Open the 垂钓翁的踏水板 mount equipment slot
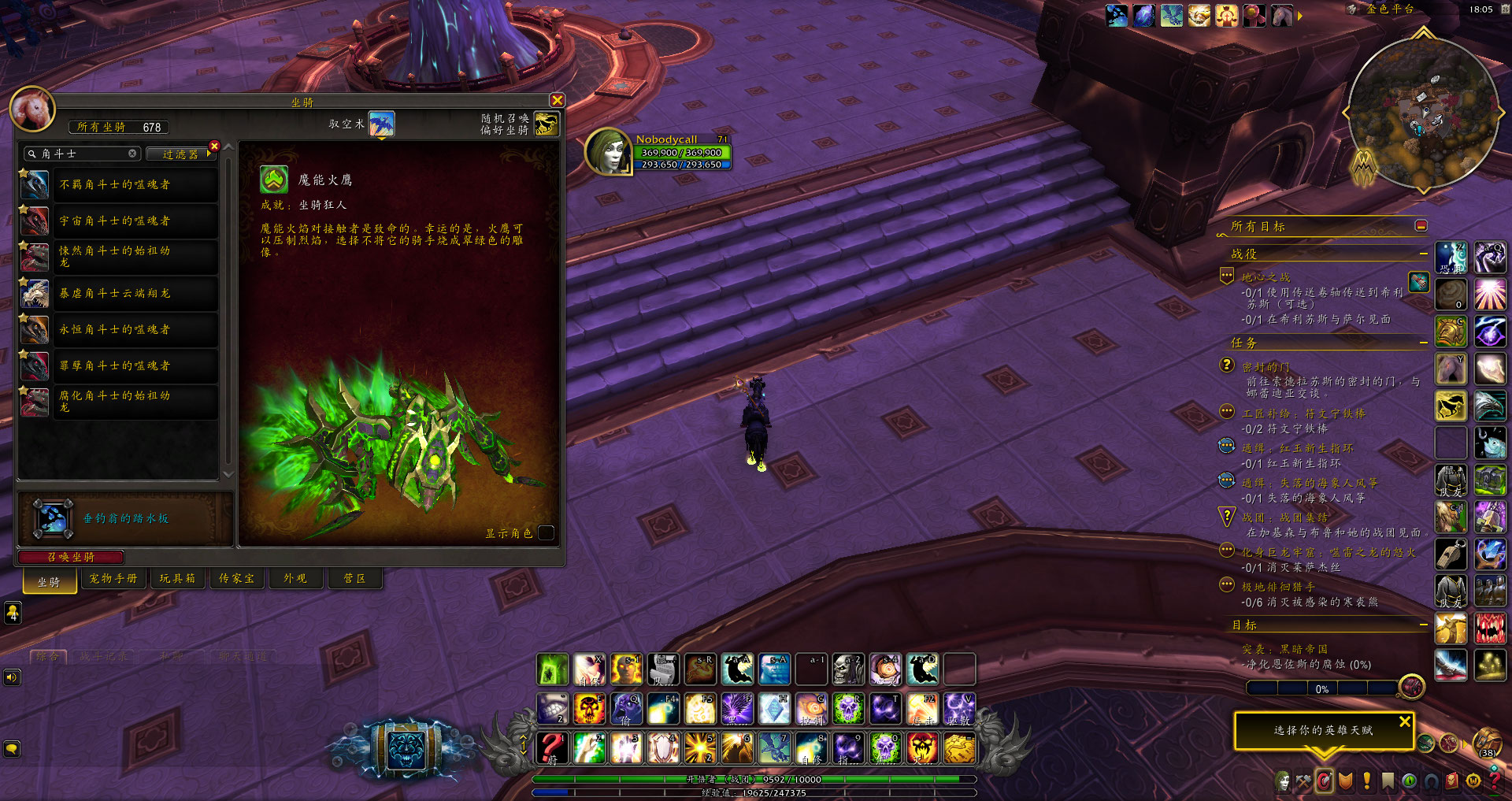The image size is (1512, 801). tap(53, 519)
